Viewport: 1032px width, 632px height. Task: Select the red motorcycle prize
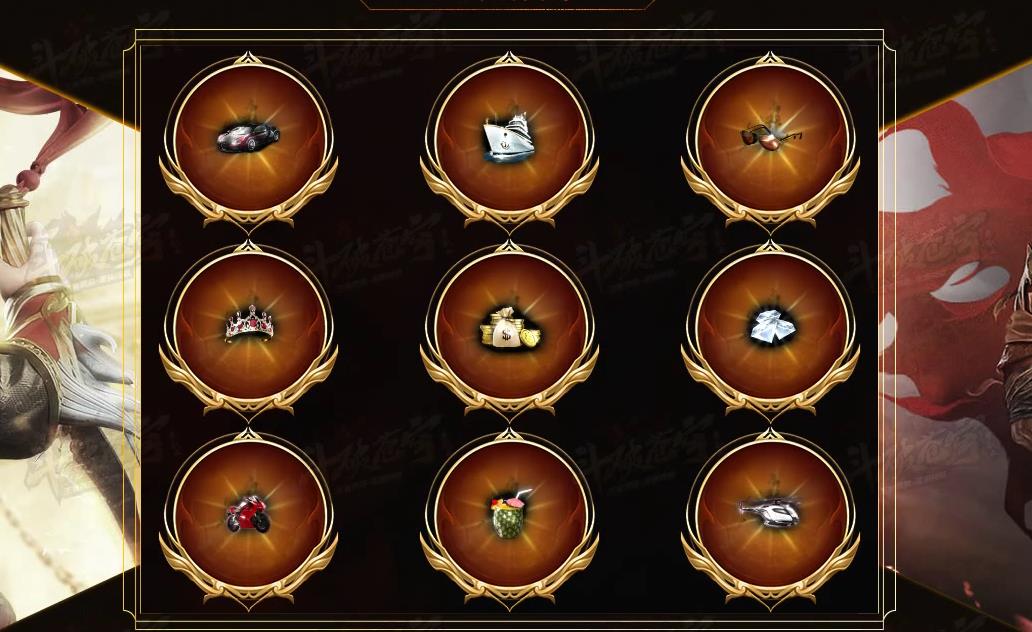click(x=248, y=514)
